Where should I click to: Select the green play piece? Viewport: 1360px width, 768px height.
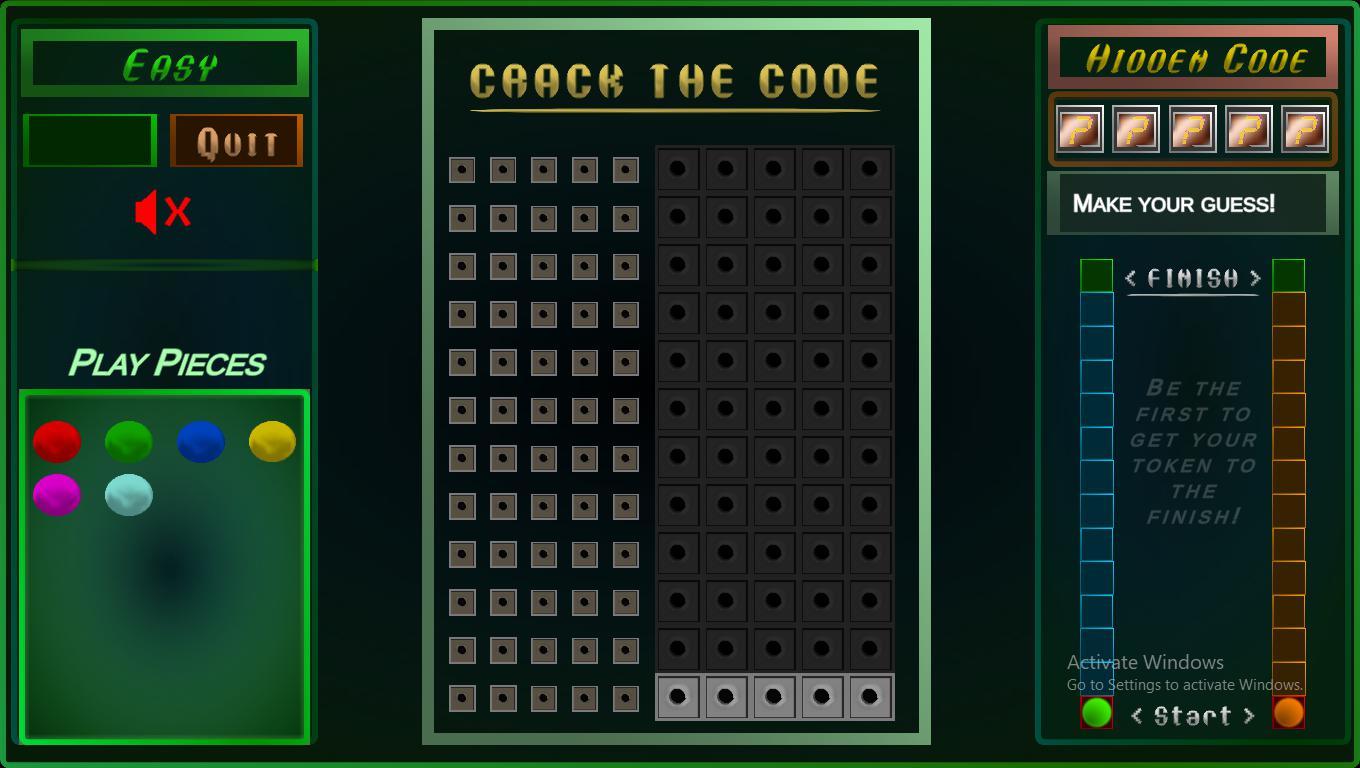click(x=129, y=440)
